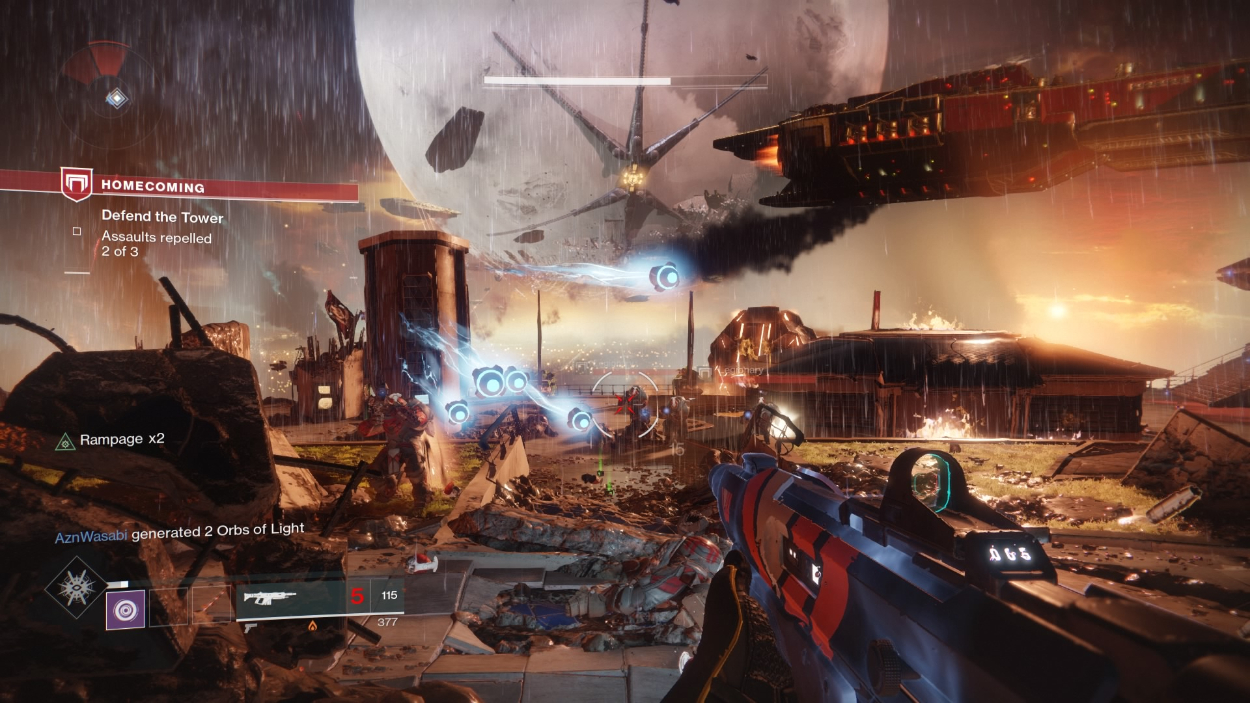Click the AznWasabi Orbs of Light message
Image resolution: width=1250 pixels, height=703 pixels.
coord(180,528)
